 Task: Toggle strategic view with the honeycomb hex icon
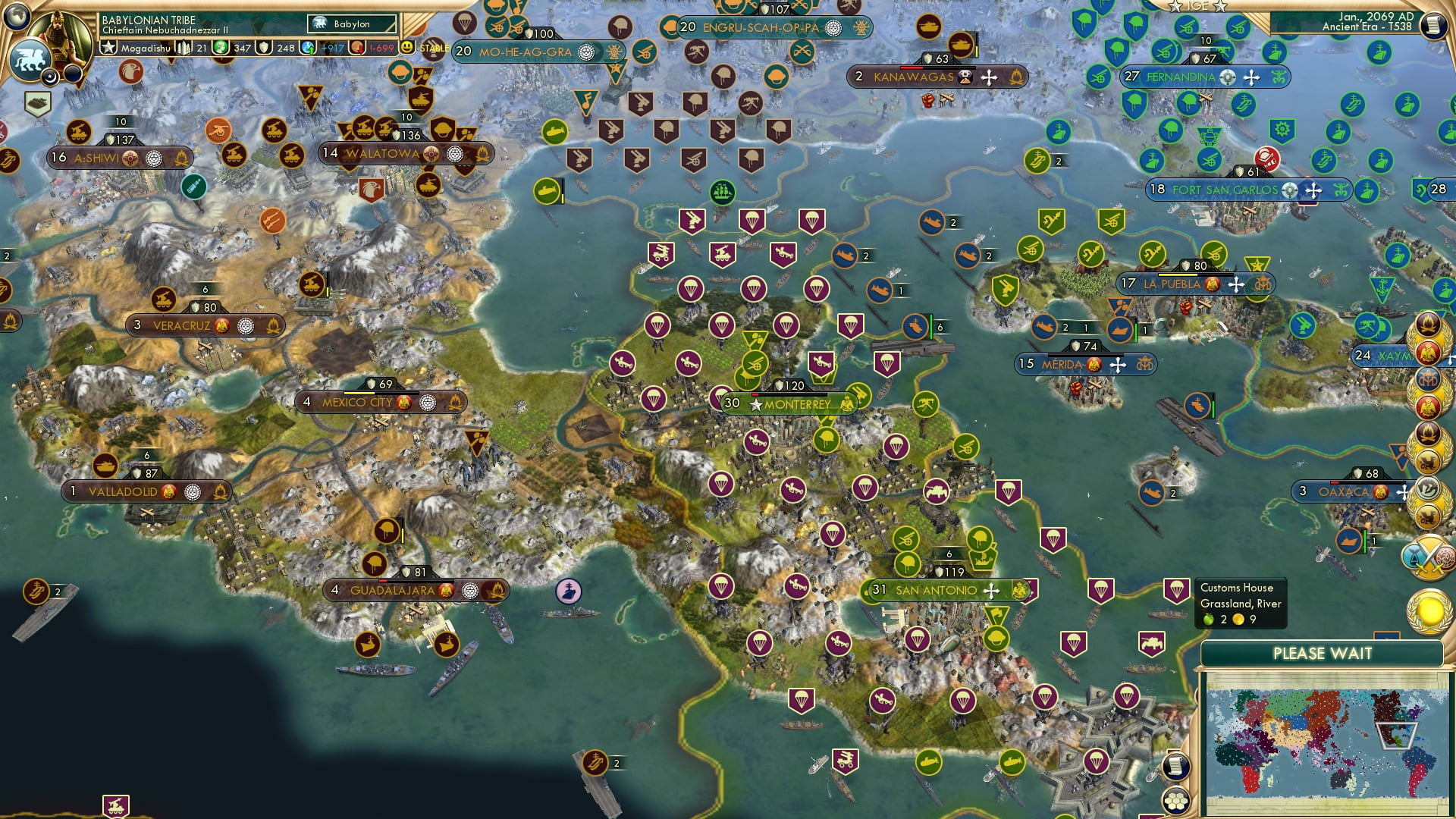click(1176, 800)
